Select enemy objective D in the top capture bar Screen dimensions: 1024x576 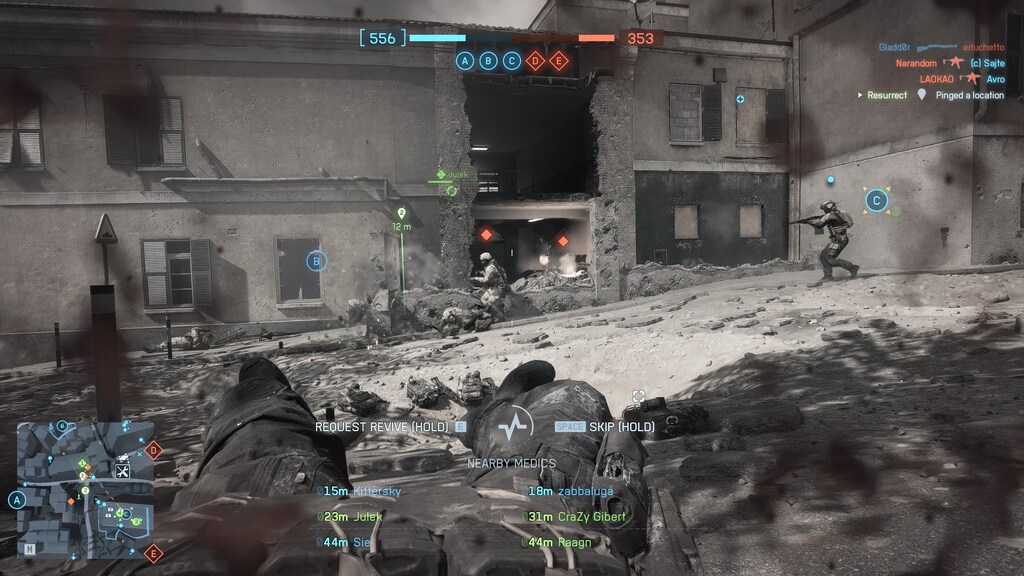click(536, 61)
